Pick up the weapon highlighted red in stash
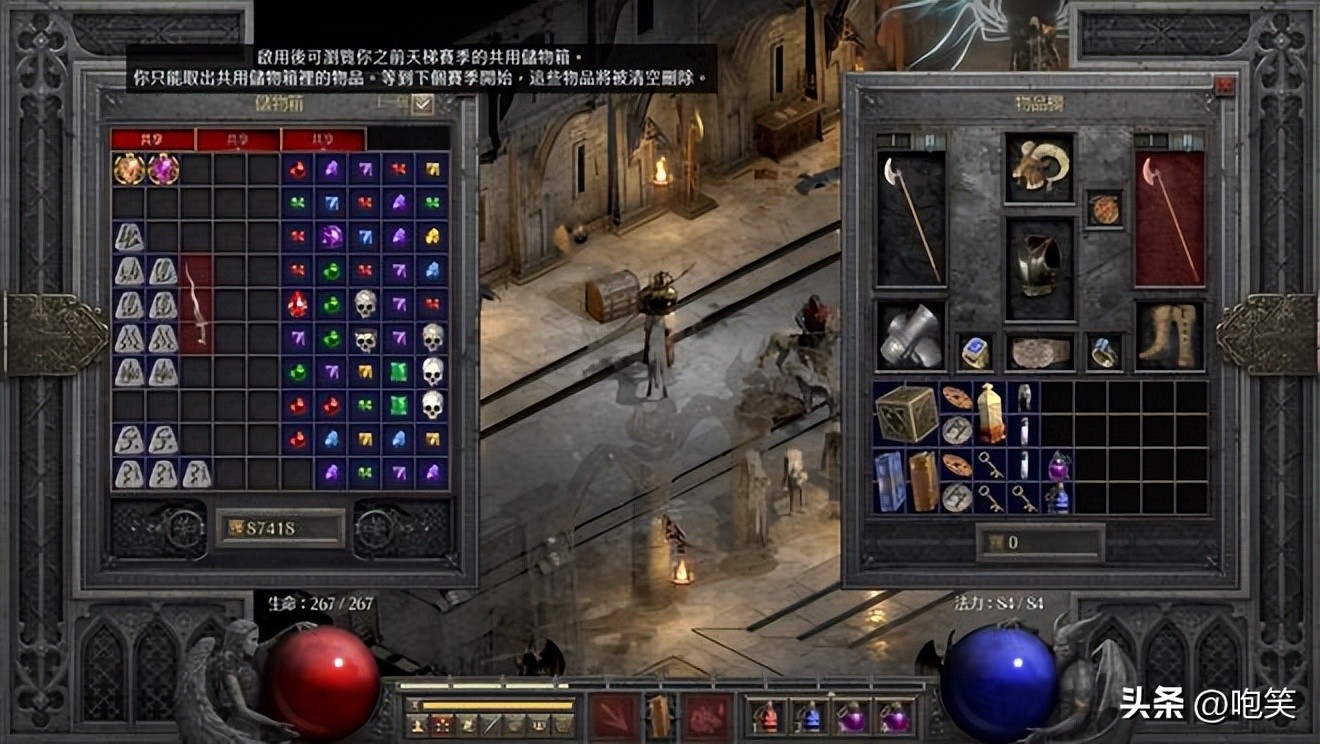1320x744 pixels. 196,305
